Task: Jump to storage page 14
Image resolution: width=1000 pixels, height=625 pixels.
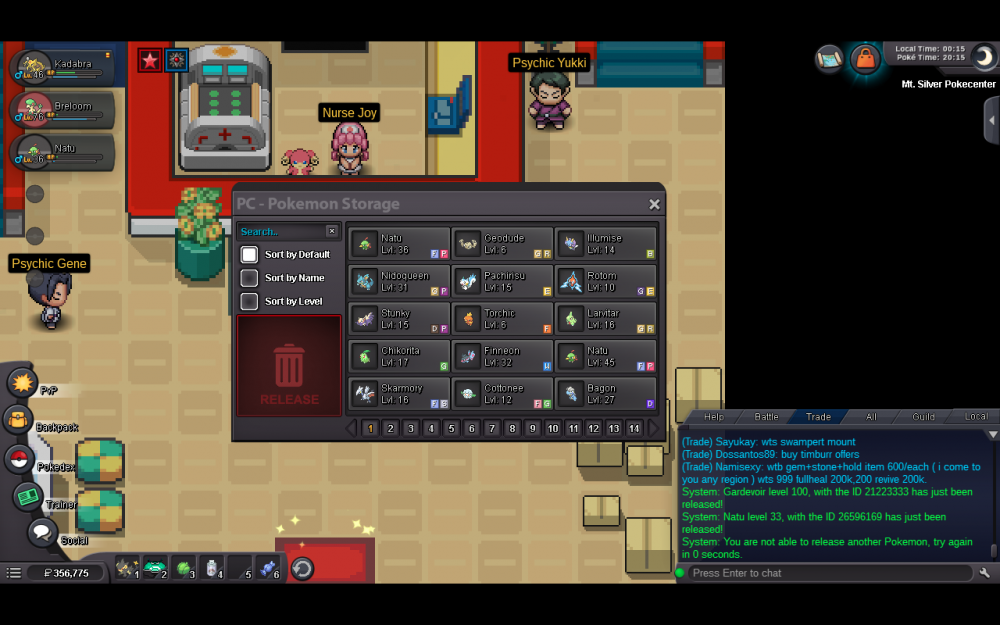Action: click(633, 428)
